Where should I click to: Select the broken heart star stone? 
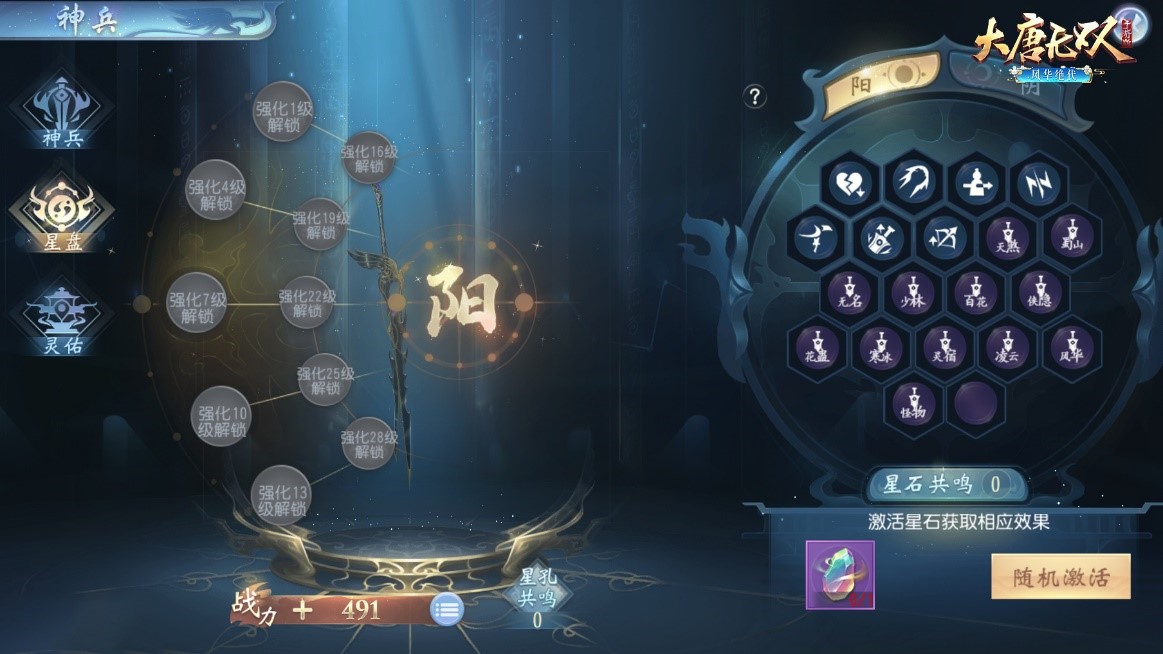pyautogui.click(x=850, y=184)
